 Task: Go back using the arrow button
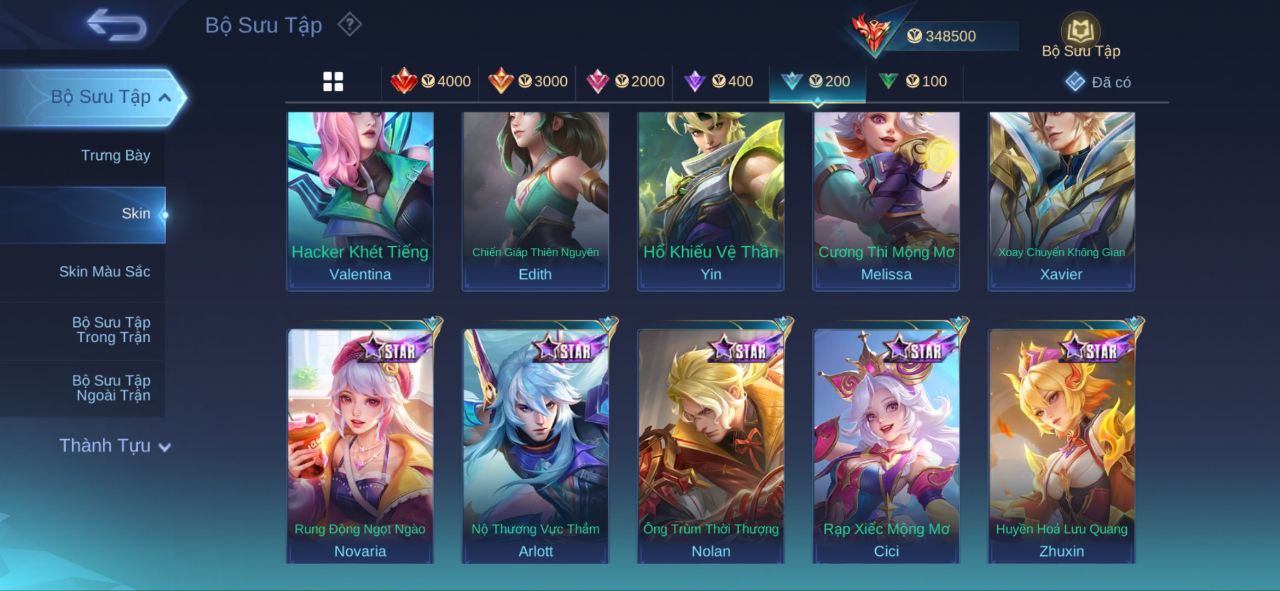117,25
